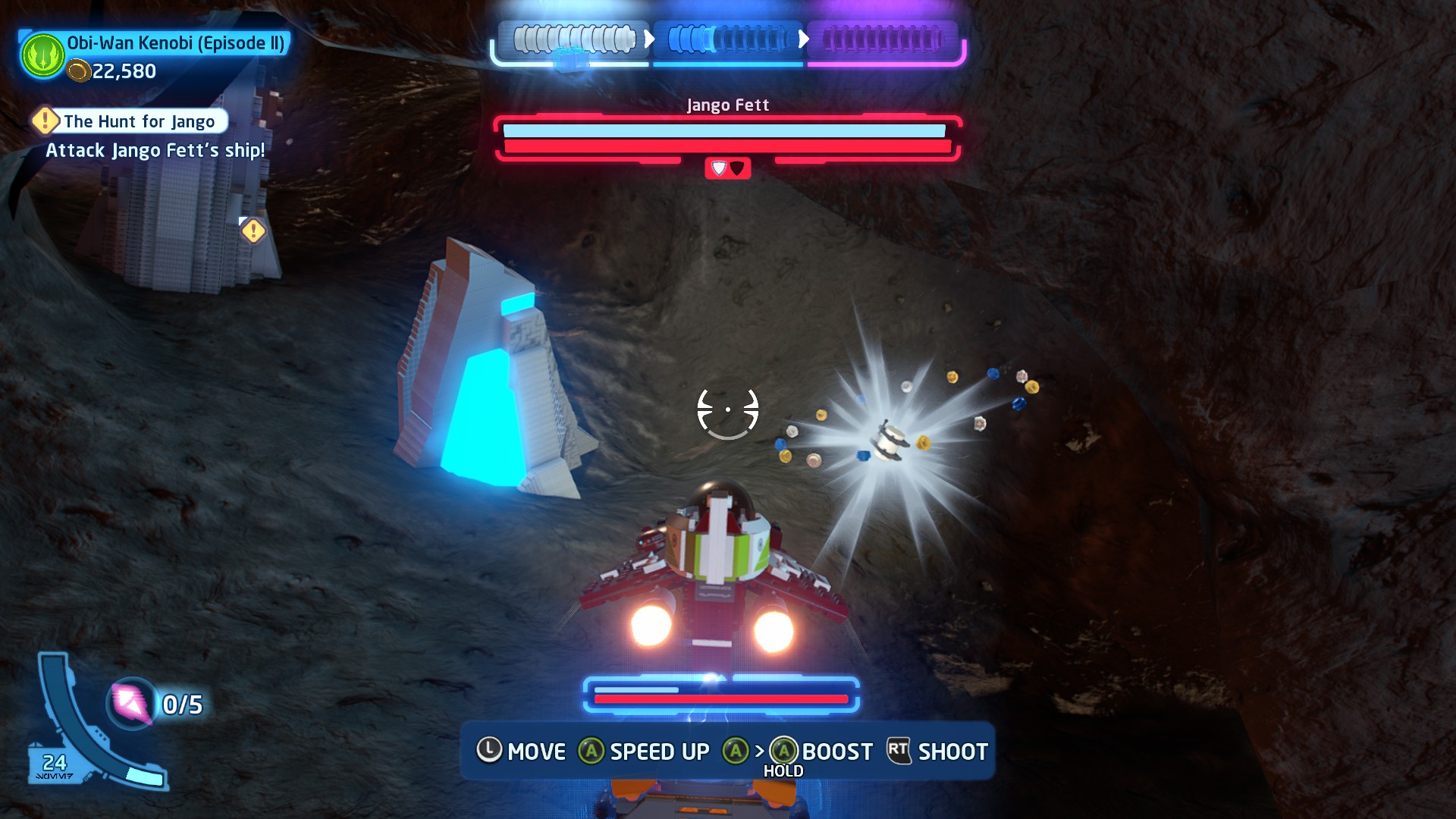Click the Jango Fett shield and heart indicator
This screenshot has height=819, width=1456.
727,168
